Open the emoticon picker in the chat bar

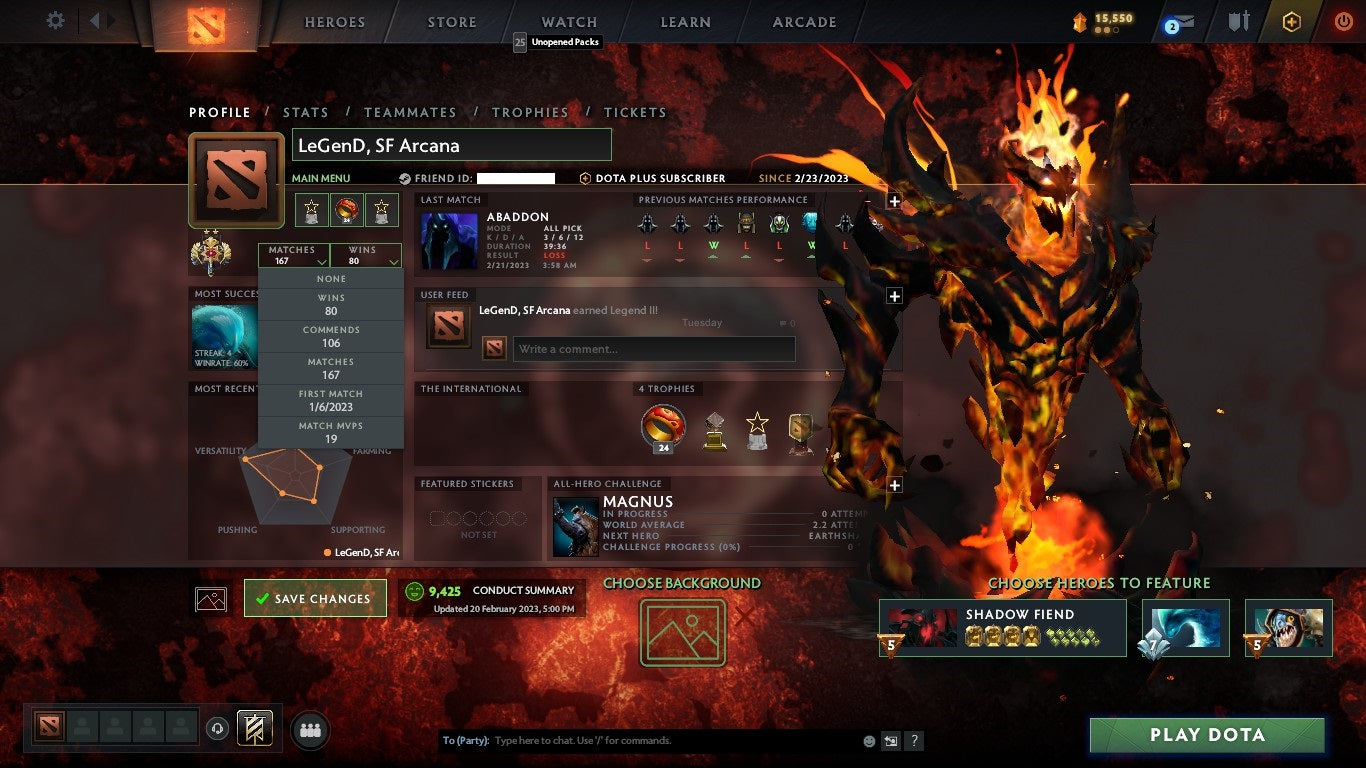869,740
